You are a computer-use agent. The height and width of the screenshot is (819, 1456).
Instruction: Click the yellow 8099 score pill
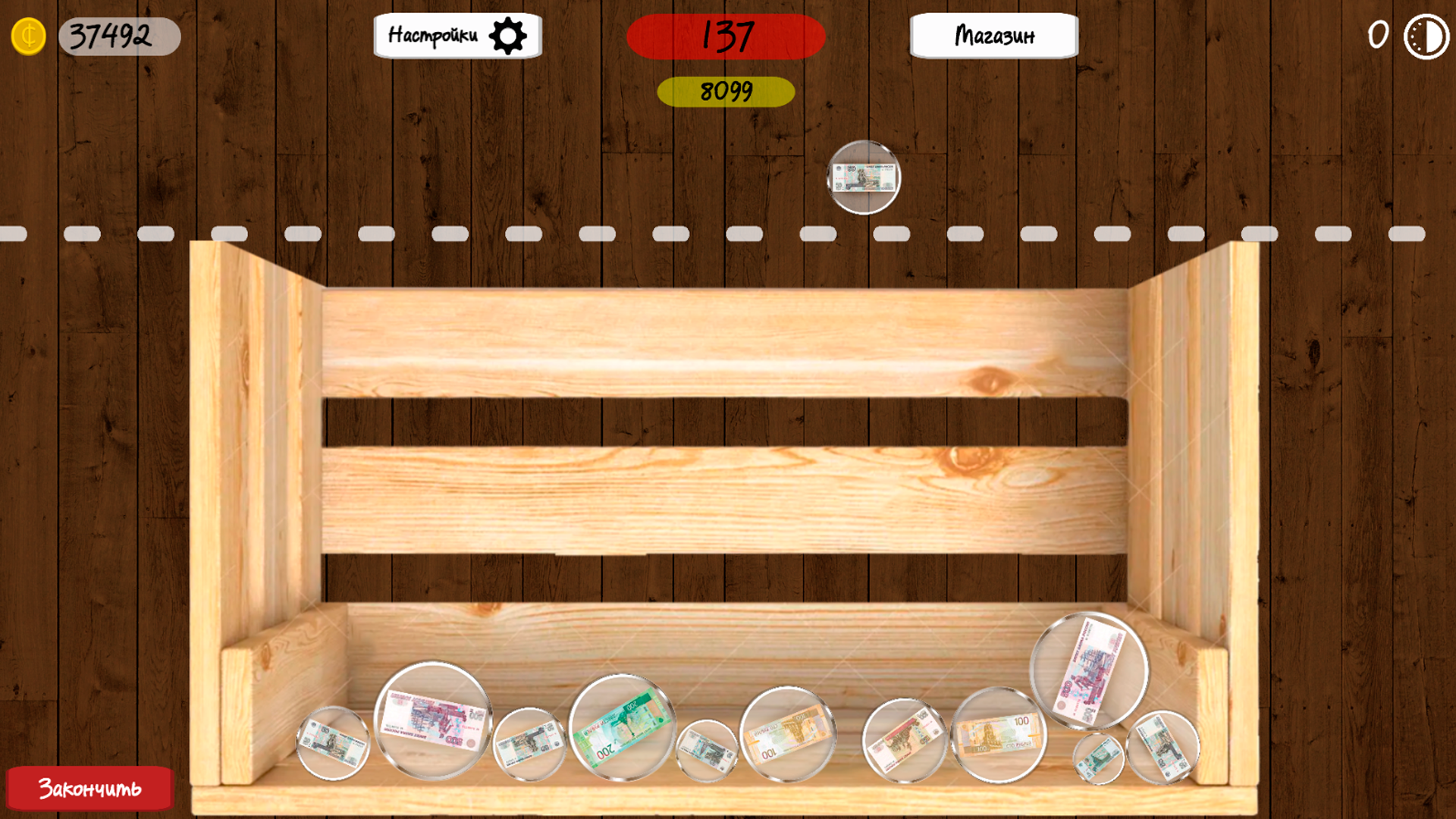726,91
